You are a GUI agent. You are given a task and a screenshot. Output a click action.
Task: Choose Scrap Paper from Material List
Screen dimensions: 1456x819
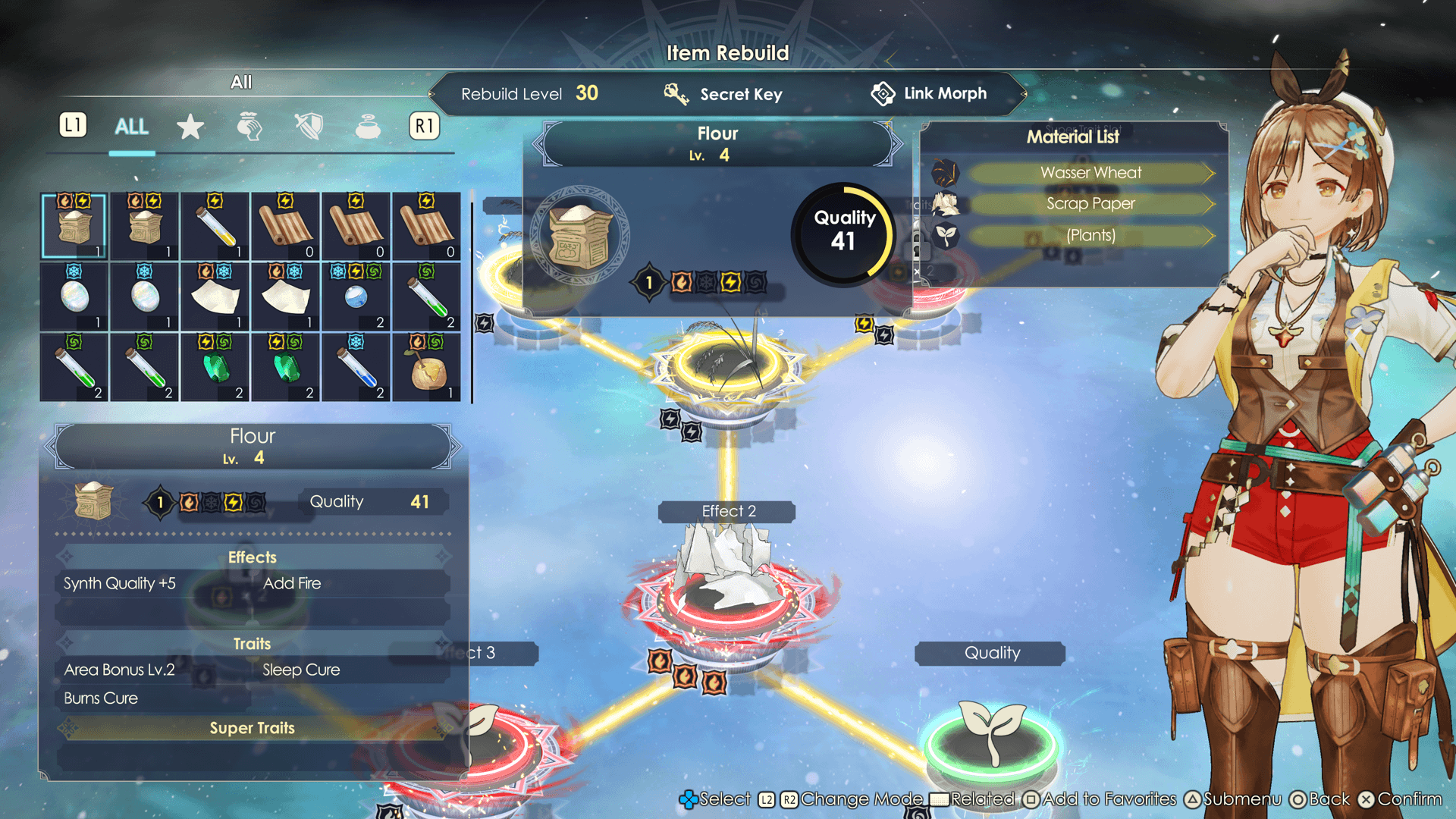click(1090, 204)
